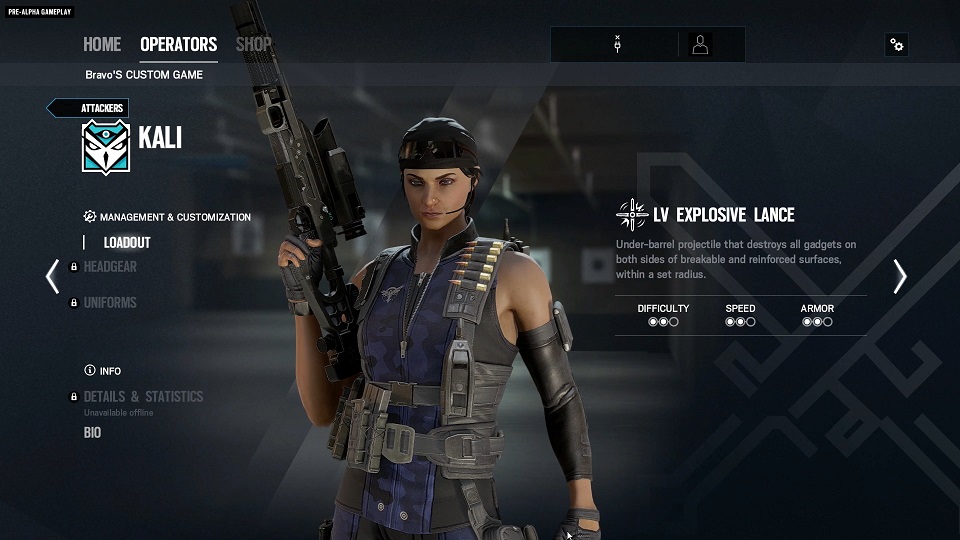This screenshot has height=540, width=960.
Task: Go to the previous operator arrow
Action: coord(52,276)
